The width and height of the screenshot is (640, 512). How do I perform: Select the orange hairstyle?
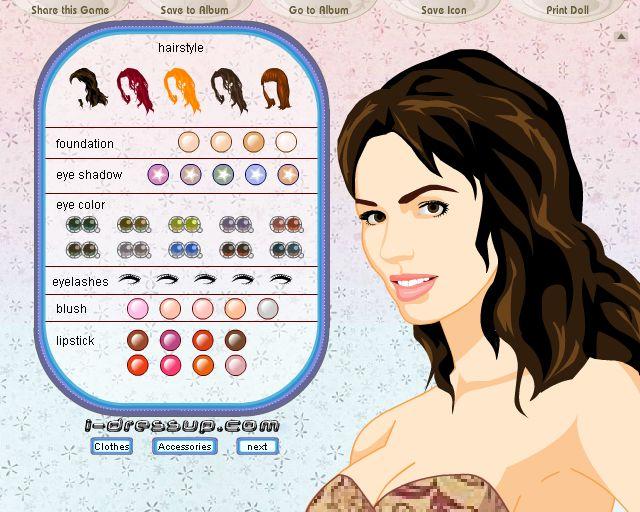tap(180, 88)
